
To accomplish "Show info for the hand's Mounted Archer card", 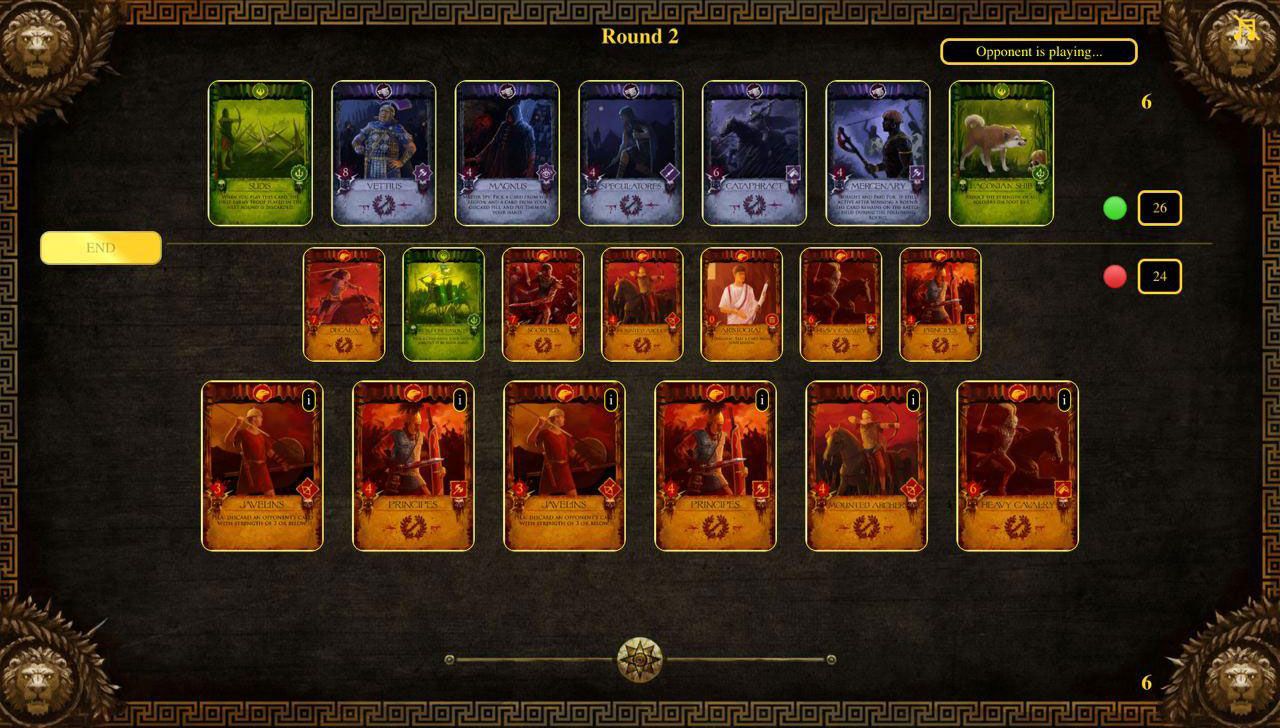I will pyautogui.click(x=913, y=400).
